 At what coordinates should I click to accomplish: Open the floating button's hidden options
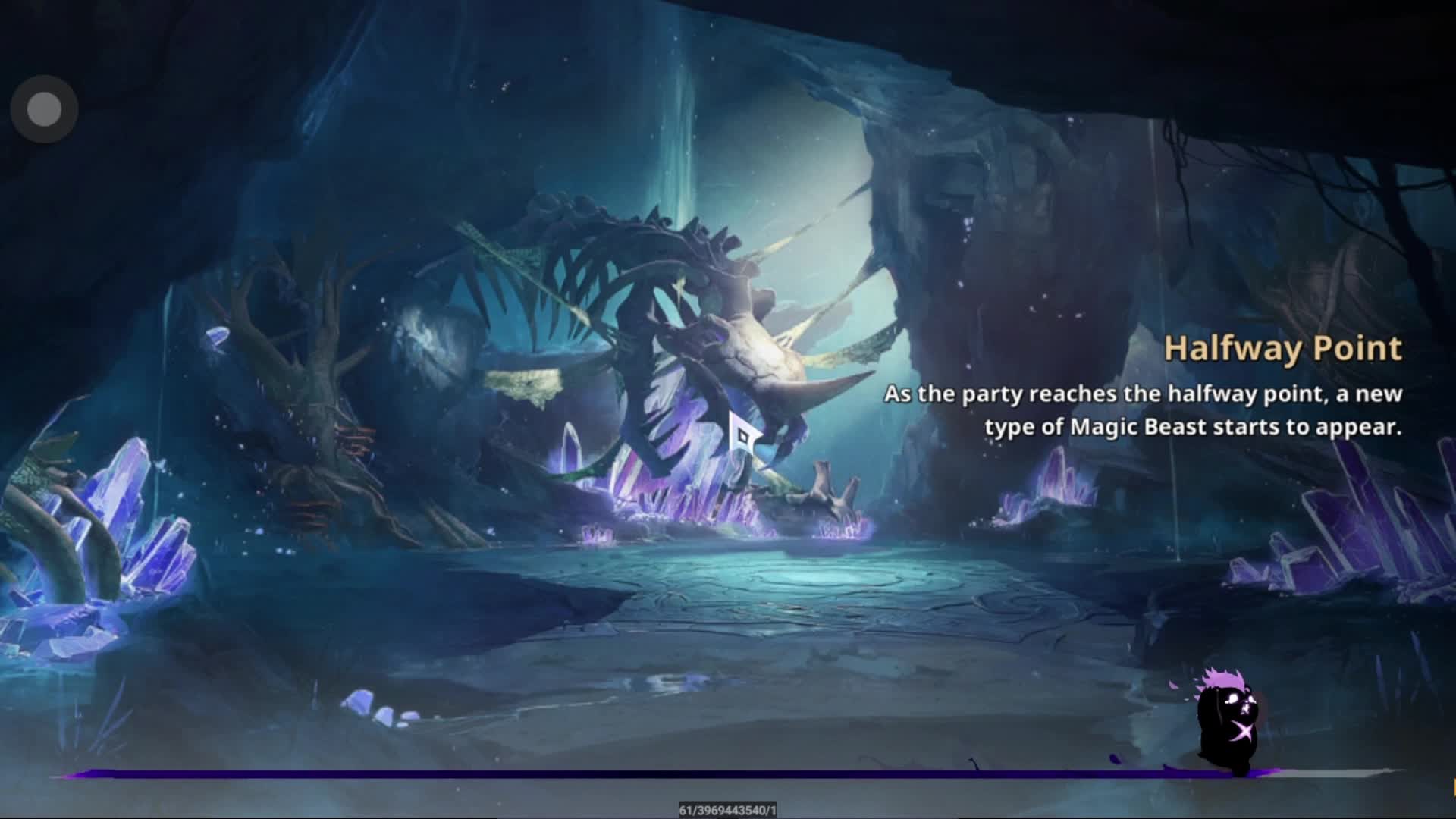[x=43, y=108]
